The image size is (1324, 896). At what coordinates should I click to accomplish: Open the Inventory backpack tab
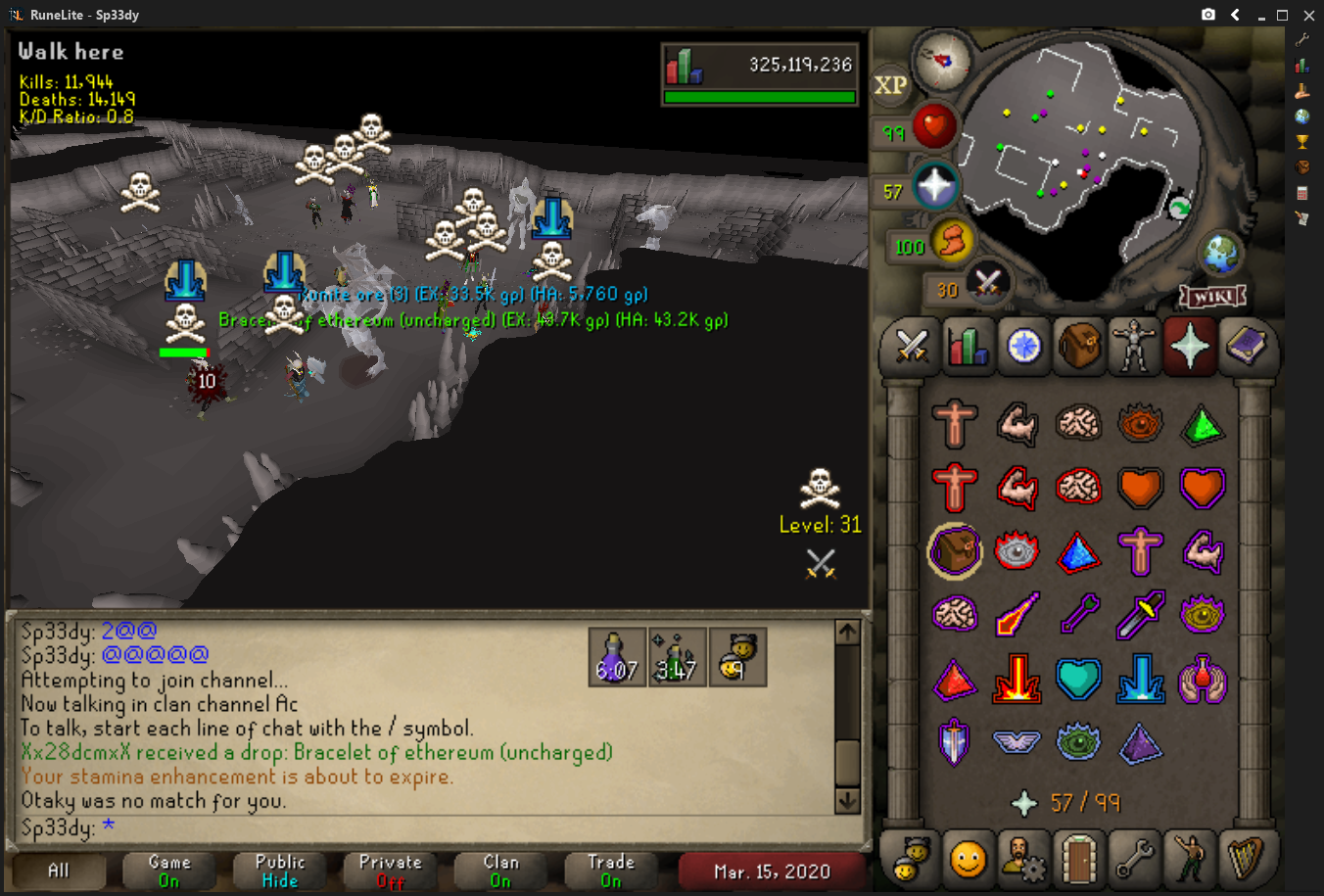(1078, 347)
